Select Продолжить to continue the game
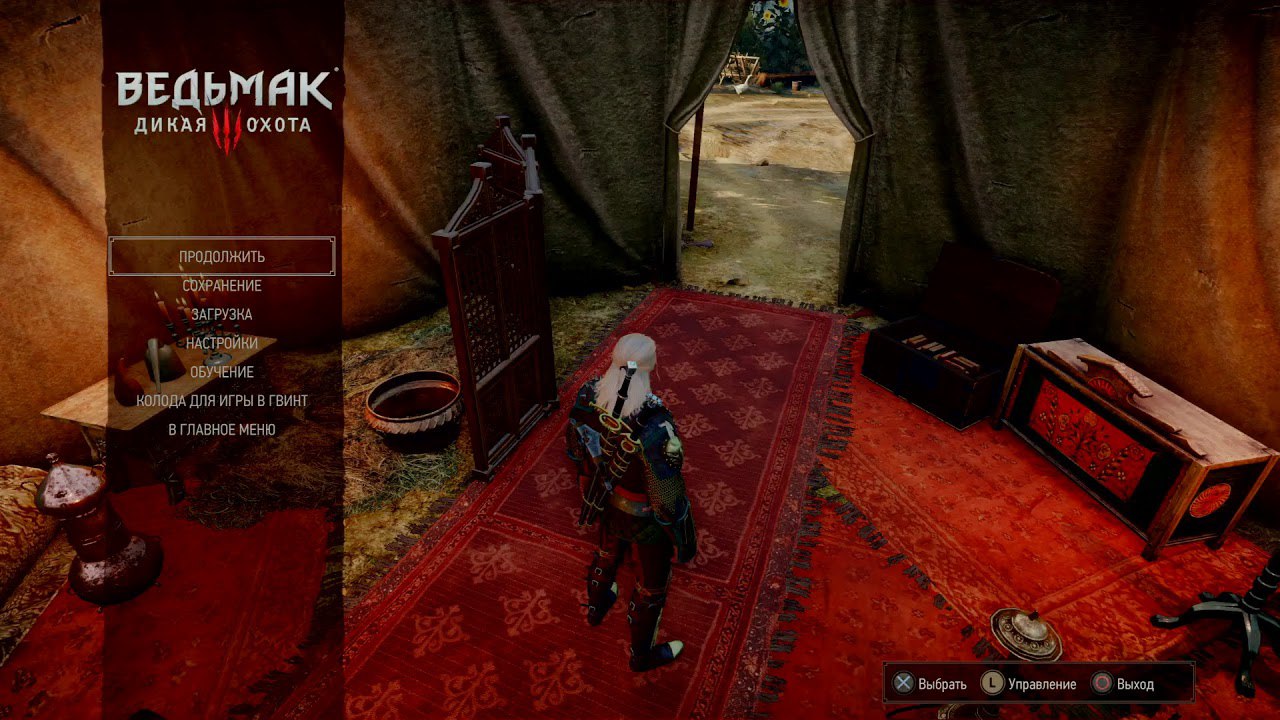Image resolution: width=1280 pixels, height=720 pixels. [x=222, y=256]
